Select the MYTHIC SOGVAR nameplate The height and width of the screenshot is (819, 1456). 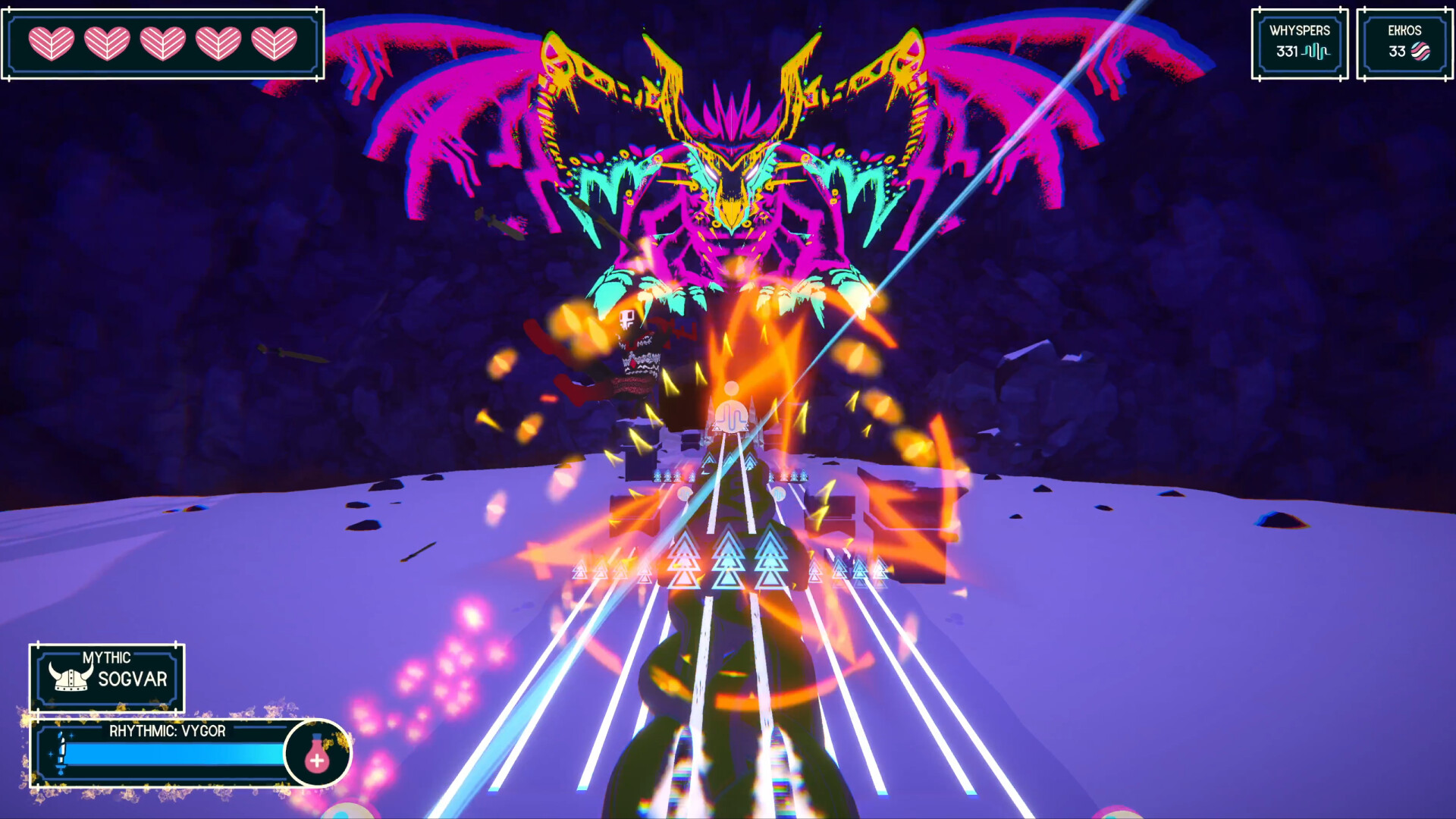(108, 677)
